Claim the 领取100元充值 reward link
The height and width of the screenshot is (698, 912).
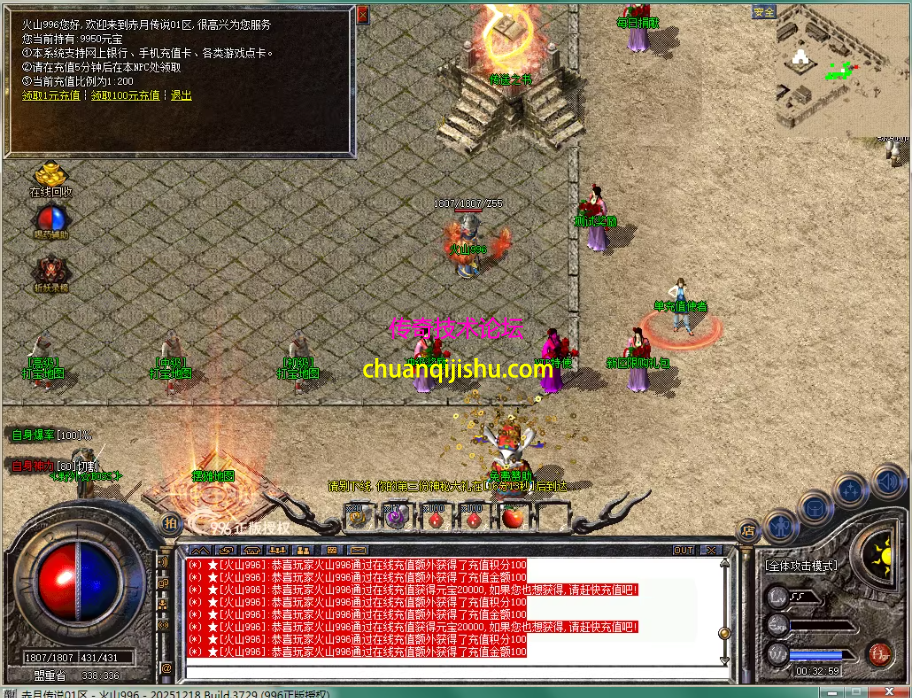[125, 96]
